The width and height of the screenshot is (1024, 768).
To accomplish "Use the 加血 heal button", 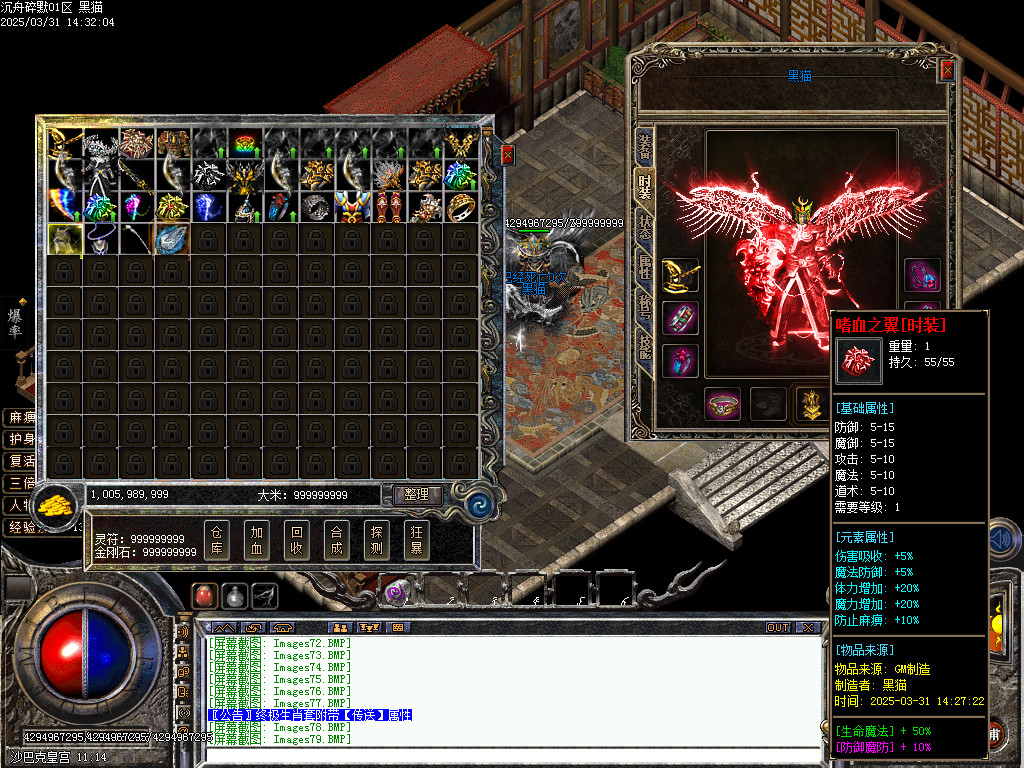I will coord(258,540).
